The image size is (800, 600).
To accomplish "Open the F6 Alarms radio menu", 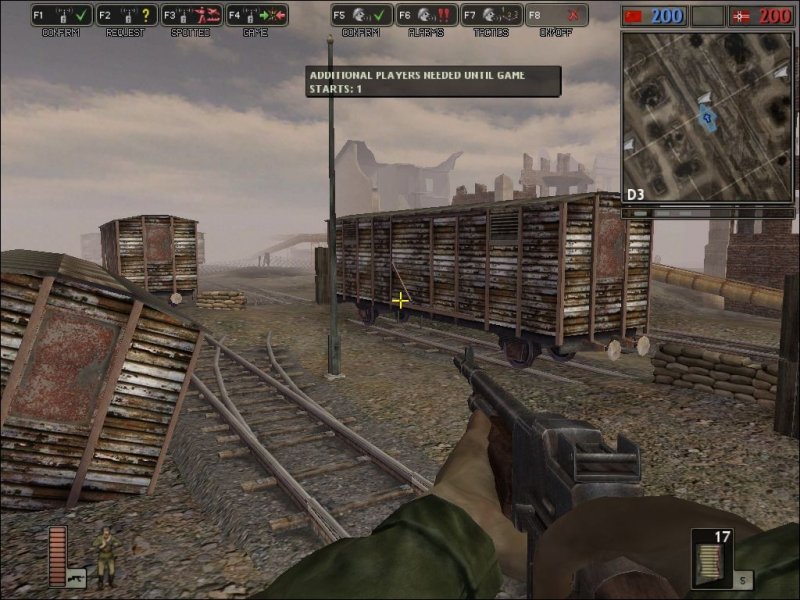I will pos(427,15).
